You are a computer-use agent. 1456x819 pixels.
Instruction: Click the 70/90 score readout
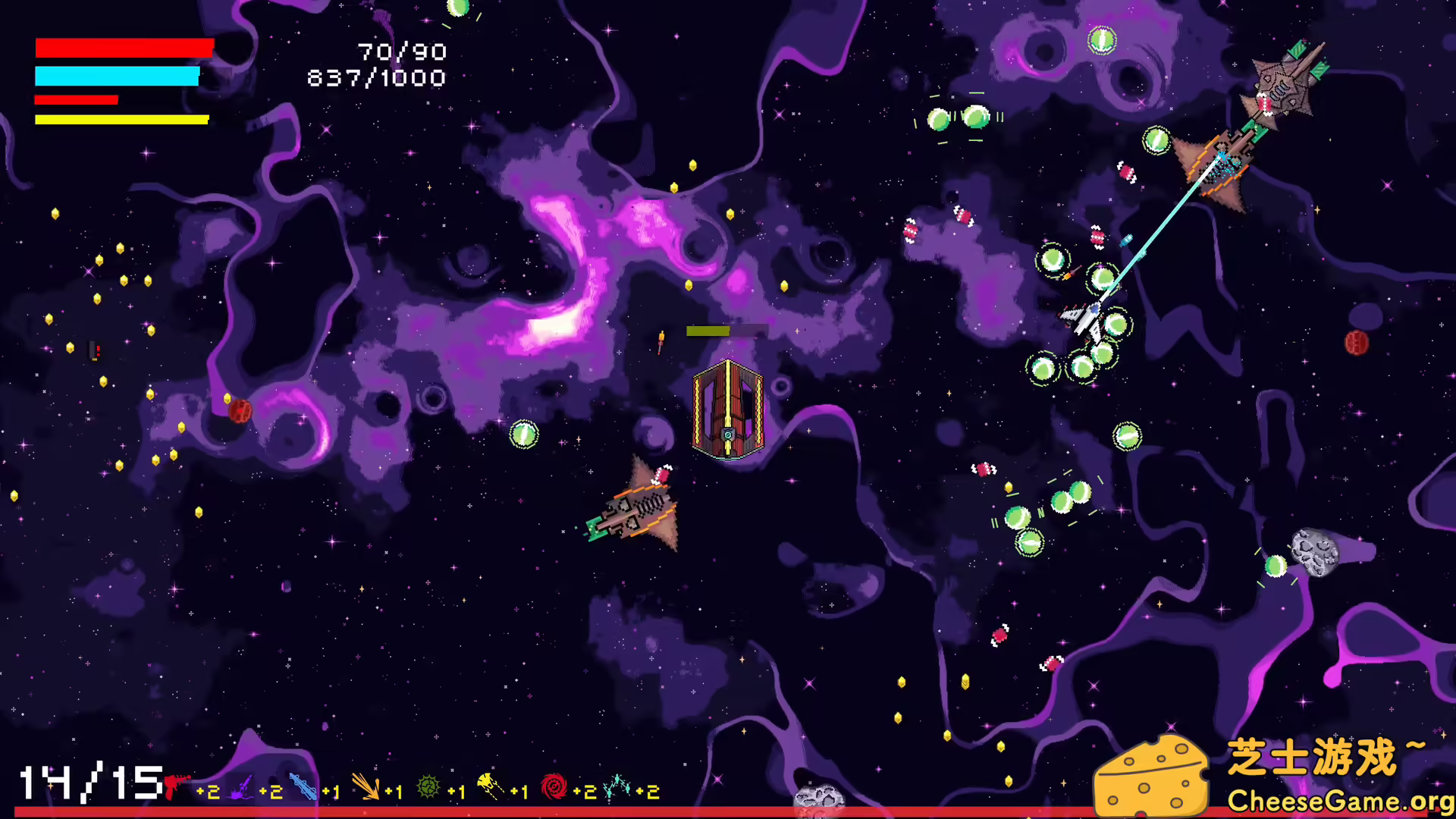[400, 52]
